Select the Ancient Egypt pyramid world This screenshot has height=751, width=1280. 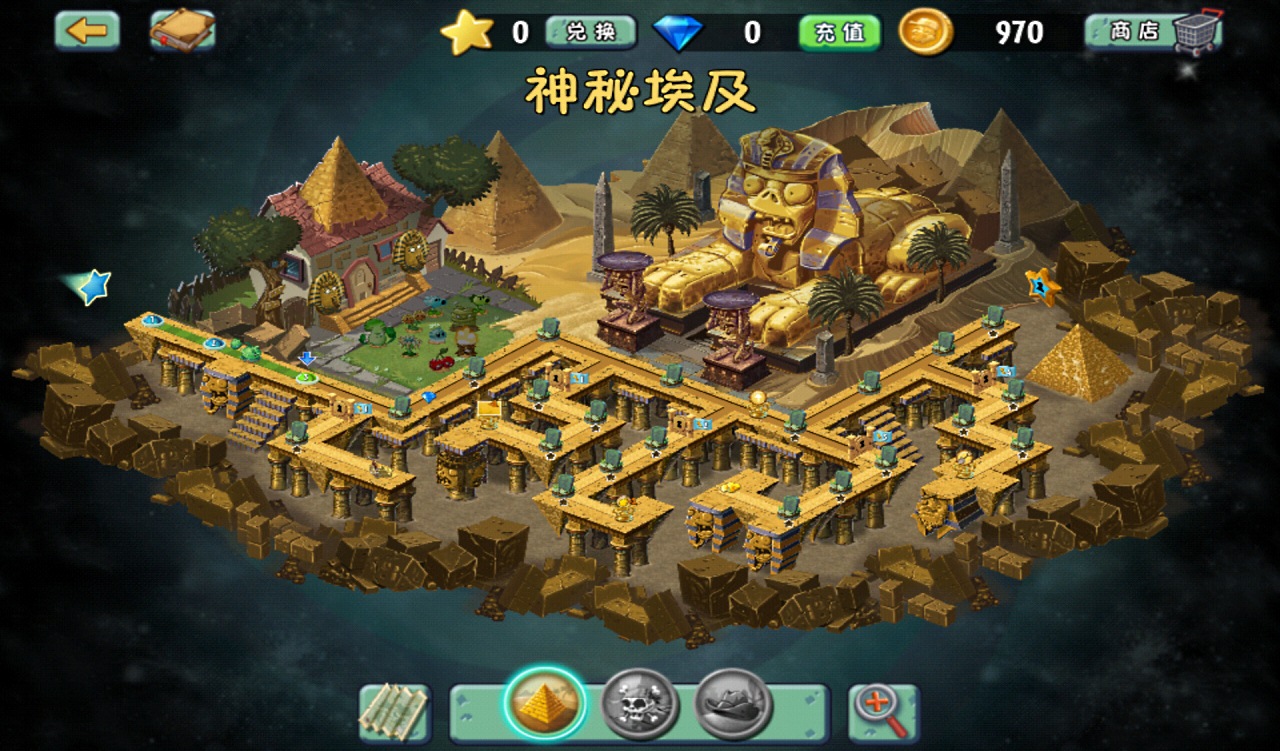(x=545, y=703)
